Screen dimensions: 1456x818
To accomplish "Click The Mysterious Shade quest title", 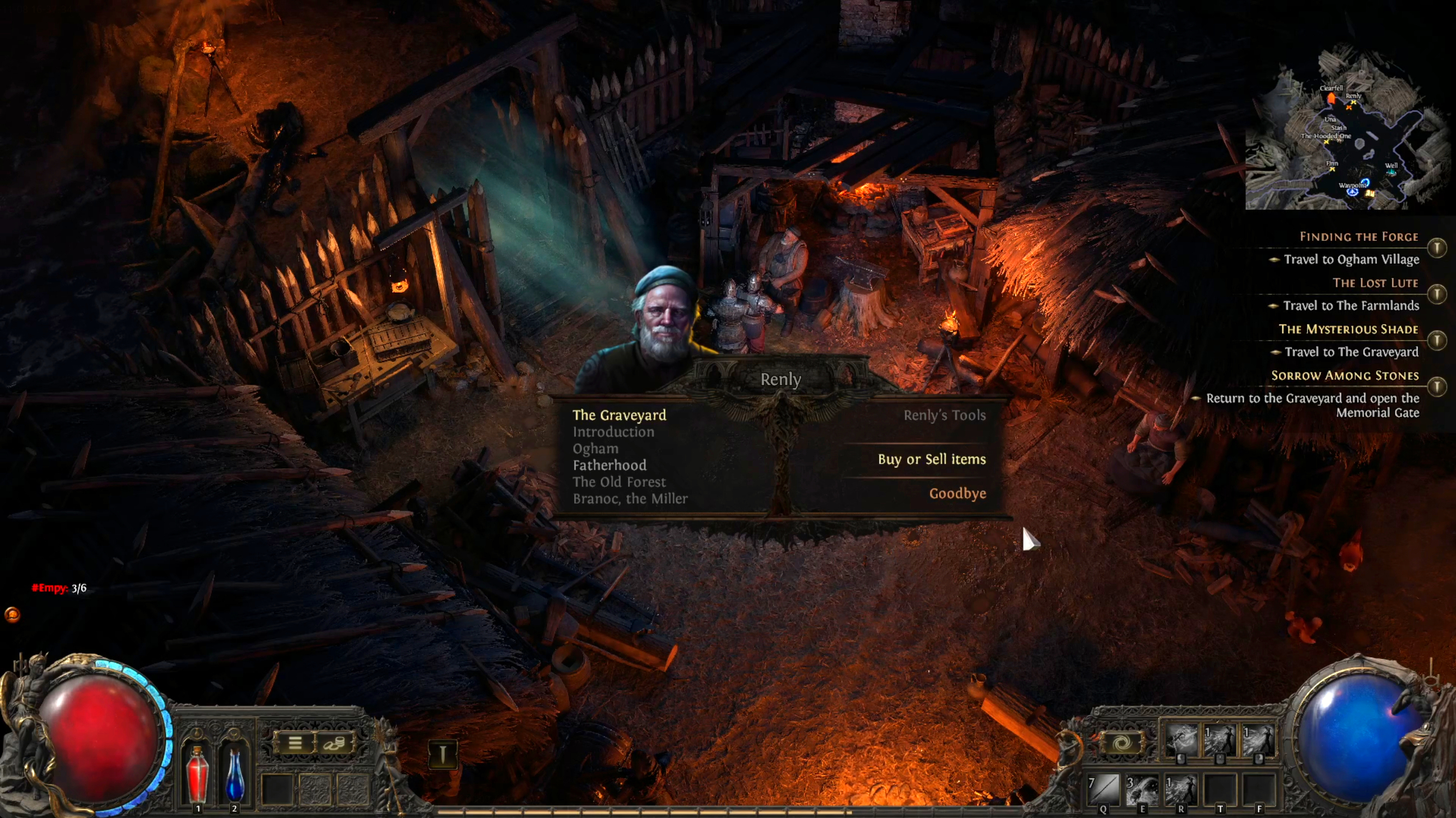I will [x=1348, y=329].
